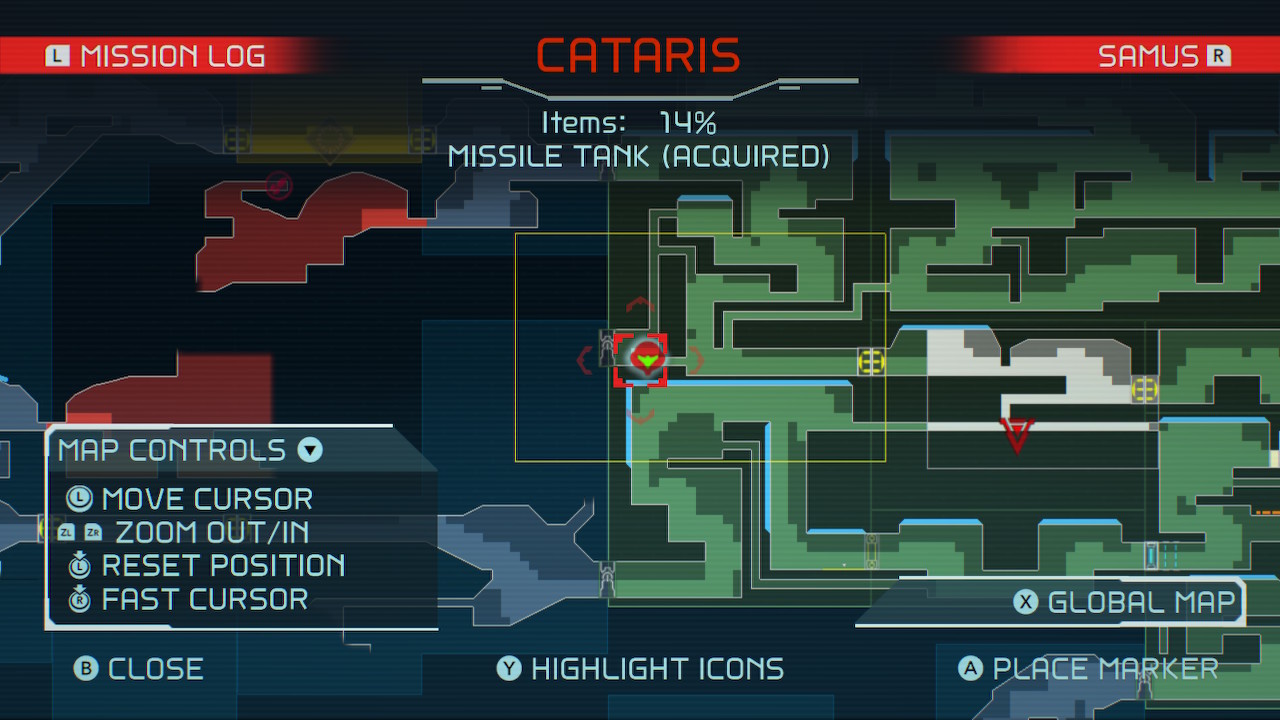Click the yellow teleporter icon in the map center

click(x=870, y=362)
